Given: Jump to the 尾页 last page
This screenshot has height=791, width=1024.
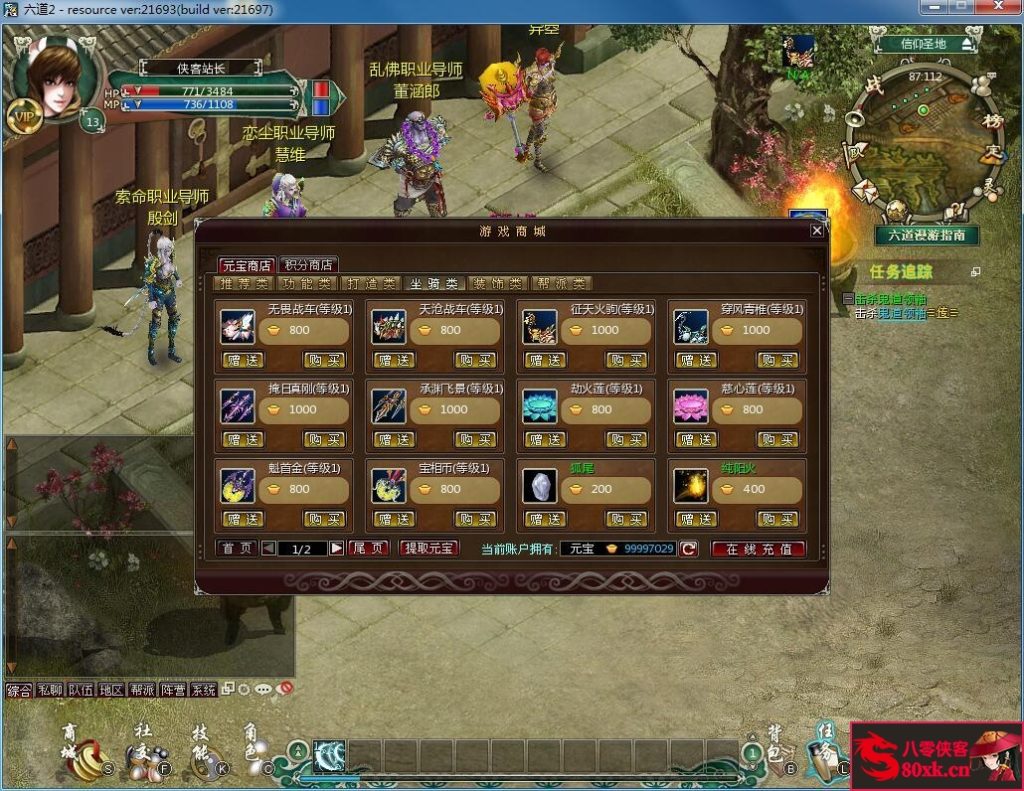Looking at the screenshot, I should pyautogui.click(x=368, y=548).
